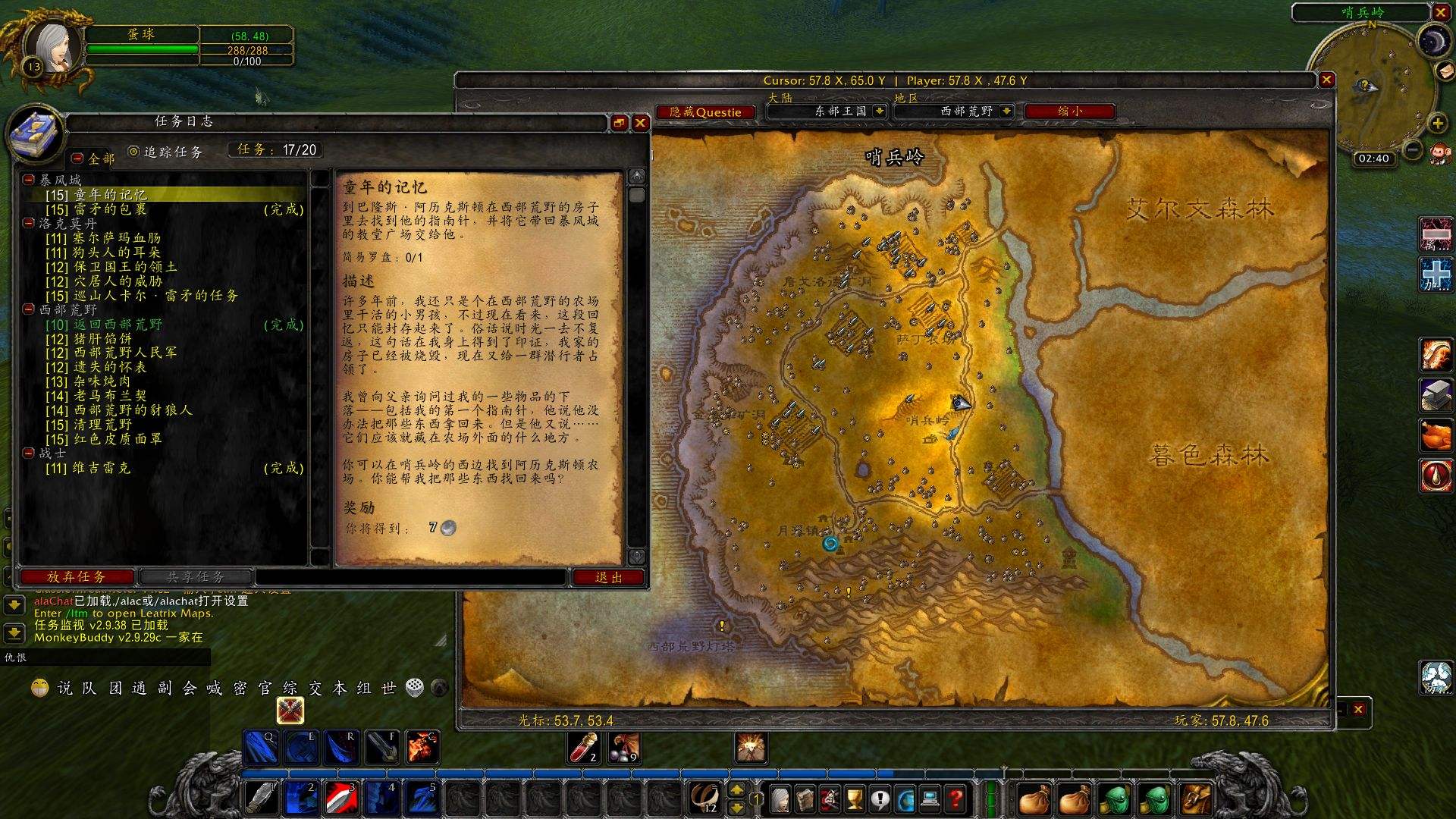This screenshot has width=1456, height=819.
Task: Zoom in on the minimap
Action: point(1437,123)
